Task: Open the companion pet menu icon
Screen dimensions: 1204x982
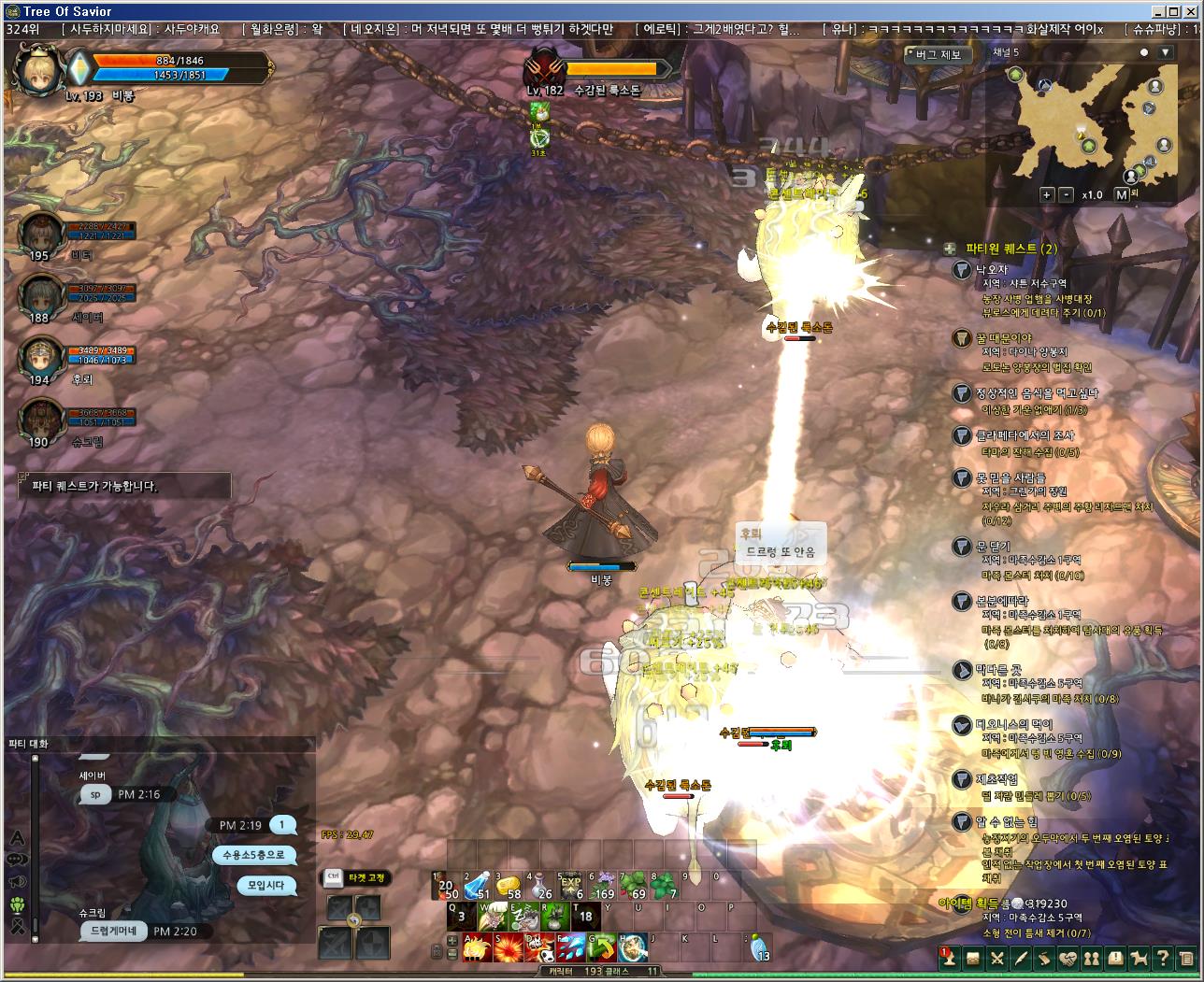Action: [1139, 958]
